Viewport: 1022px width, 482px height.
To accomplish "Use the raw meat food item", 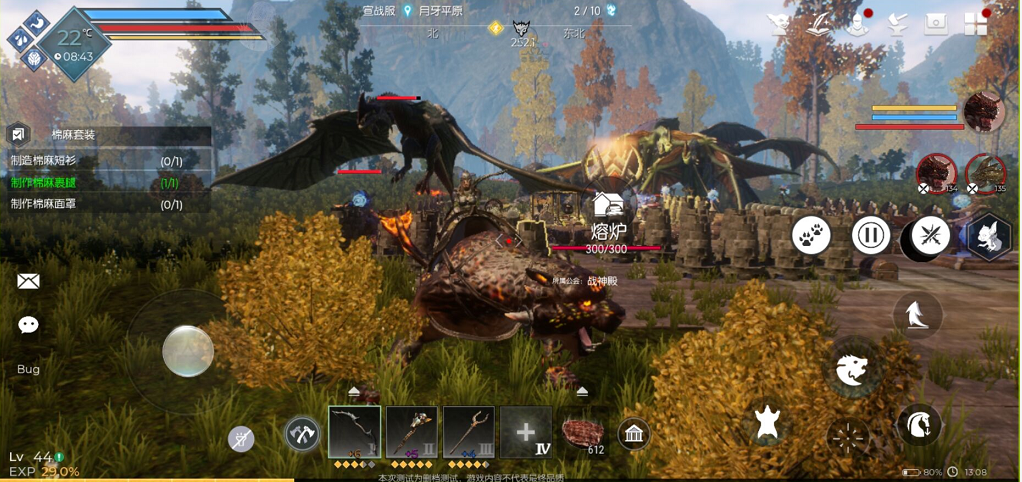I will [x=583, y=433].
